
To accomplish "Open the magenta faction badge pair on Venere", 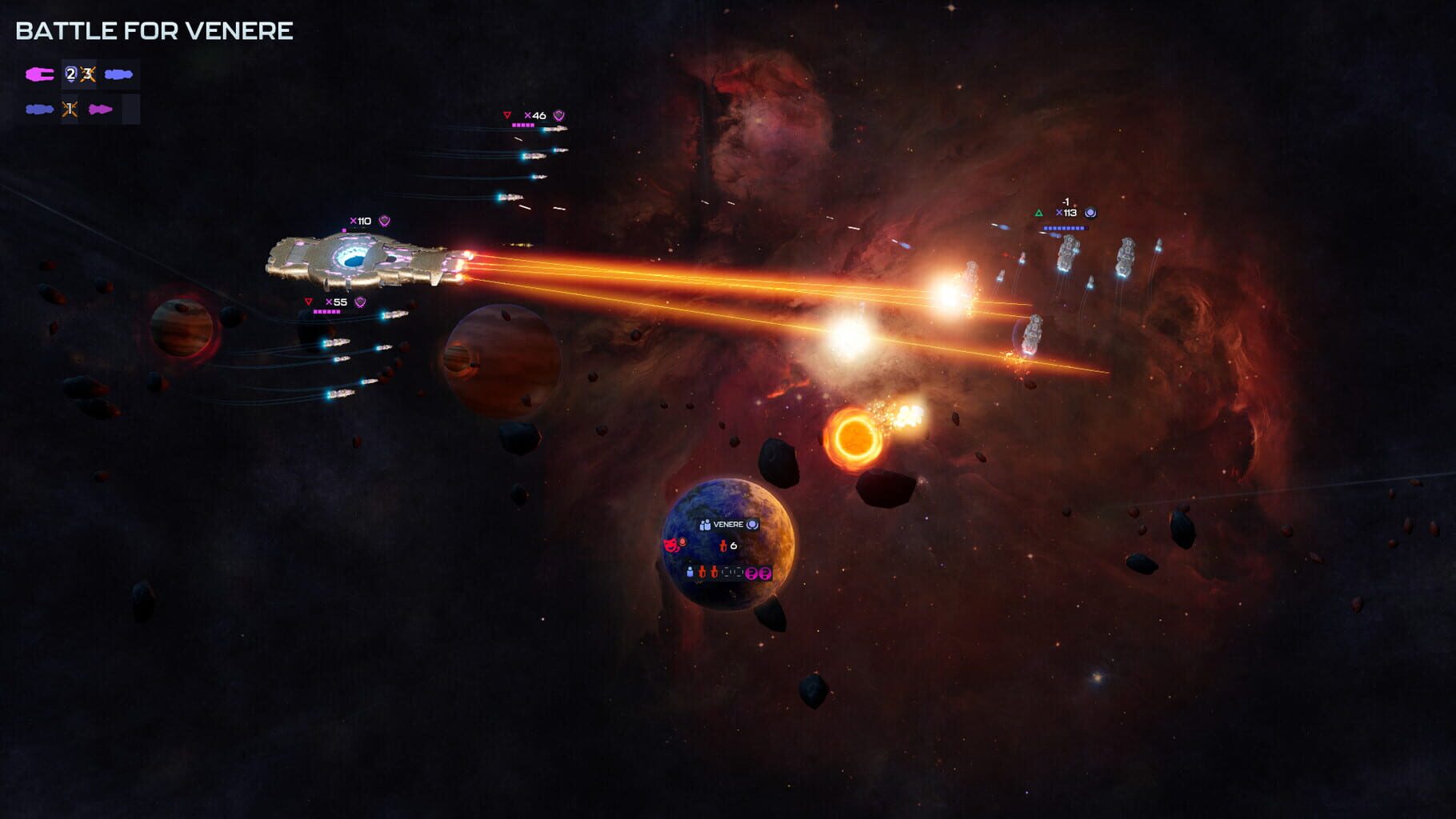I will 758,574.
